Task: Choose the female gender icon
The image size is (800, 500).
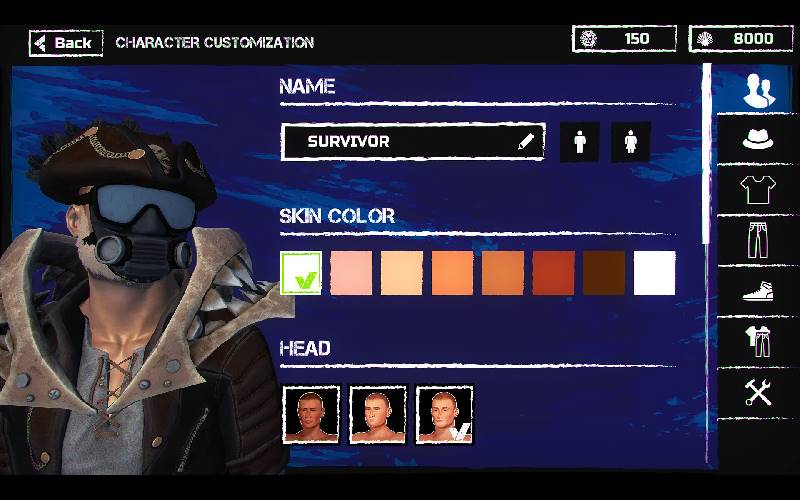Action: [630, 142]
